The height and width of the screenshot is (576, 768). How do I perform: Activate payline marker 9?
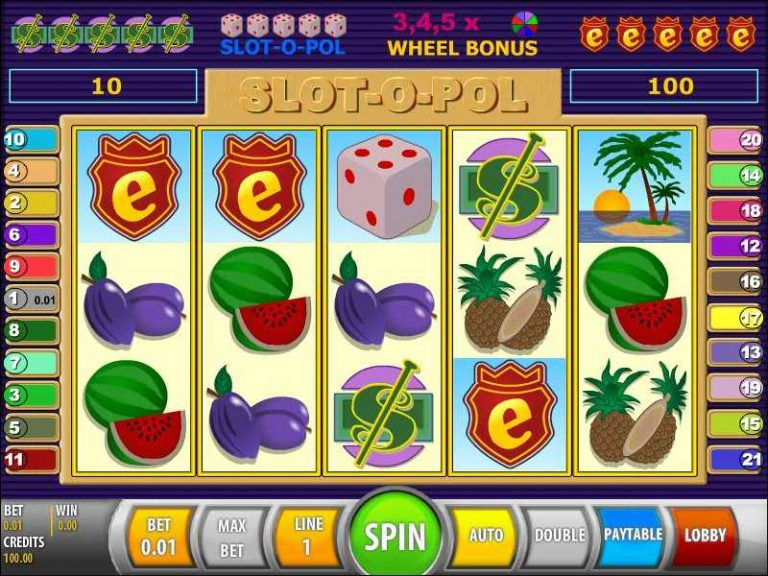point(28,267)
